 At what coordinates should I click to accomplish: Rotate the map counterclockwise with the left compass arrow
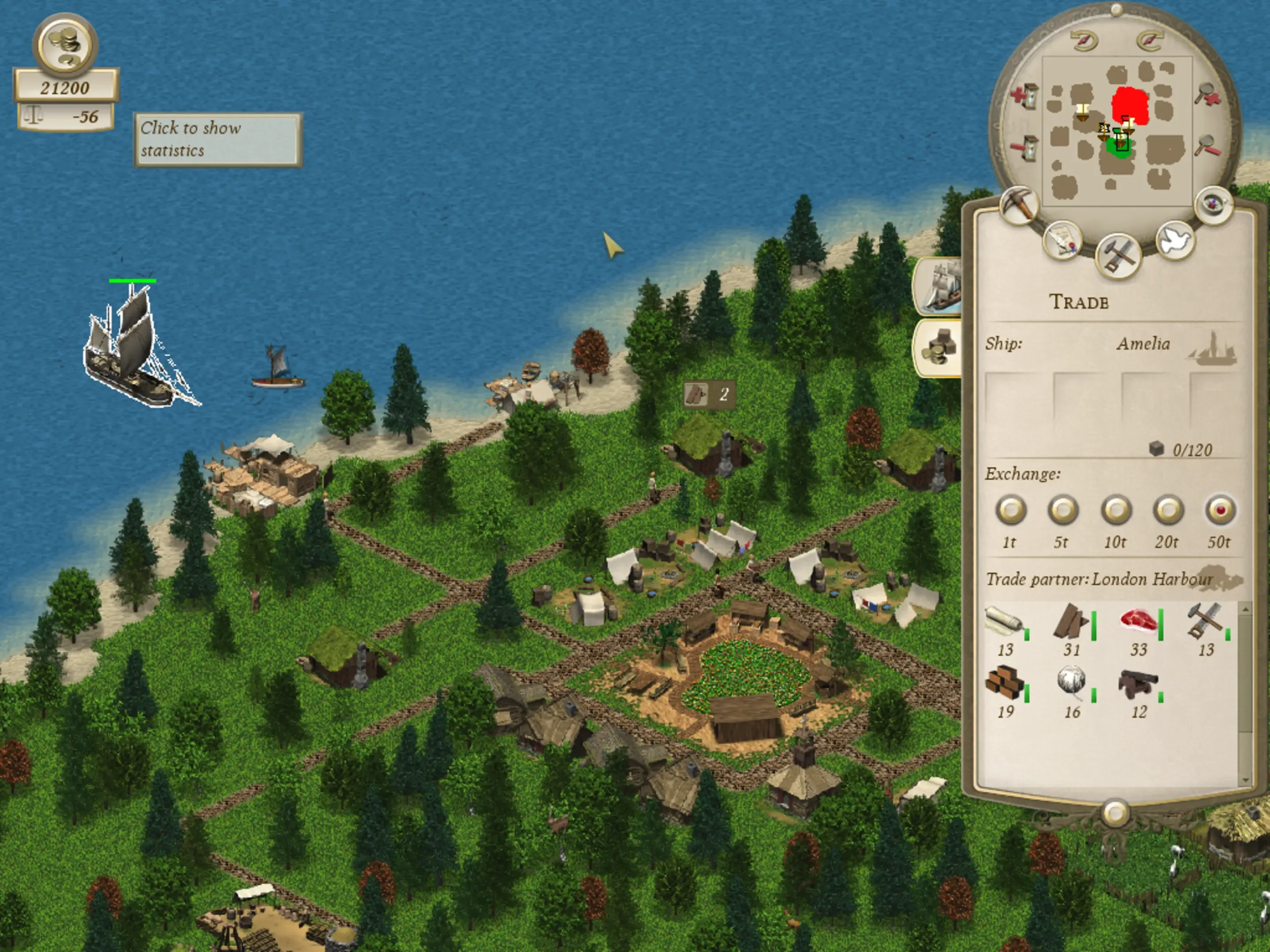pyautogui.click(x=1083, y=41)
